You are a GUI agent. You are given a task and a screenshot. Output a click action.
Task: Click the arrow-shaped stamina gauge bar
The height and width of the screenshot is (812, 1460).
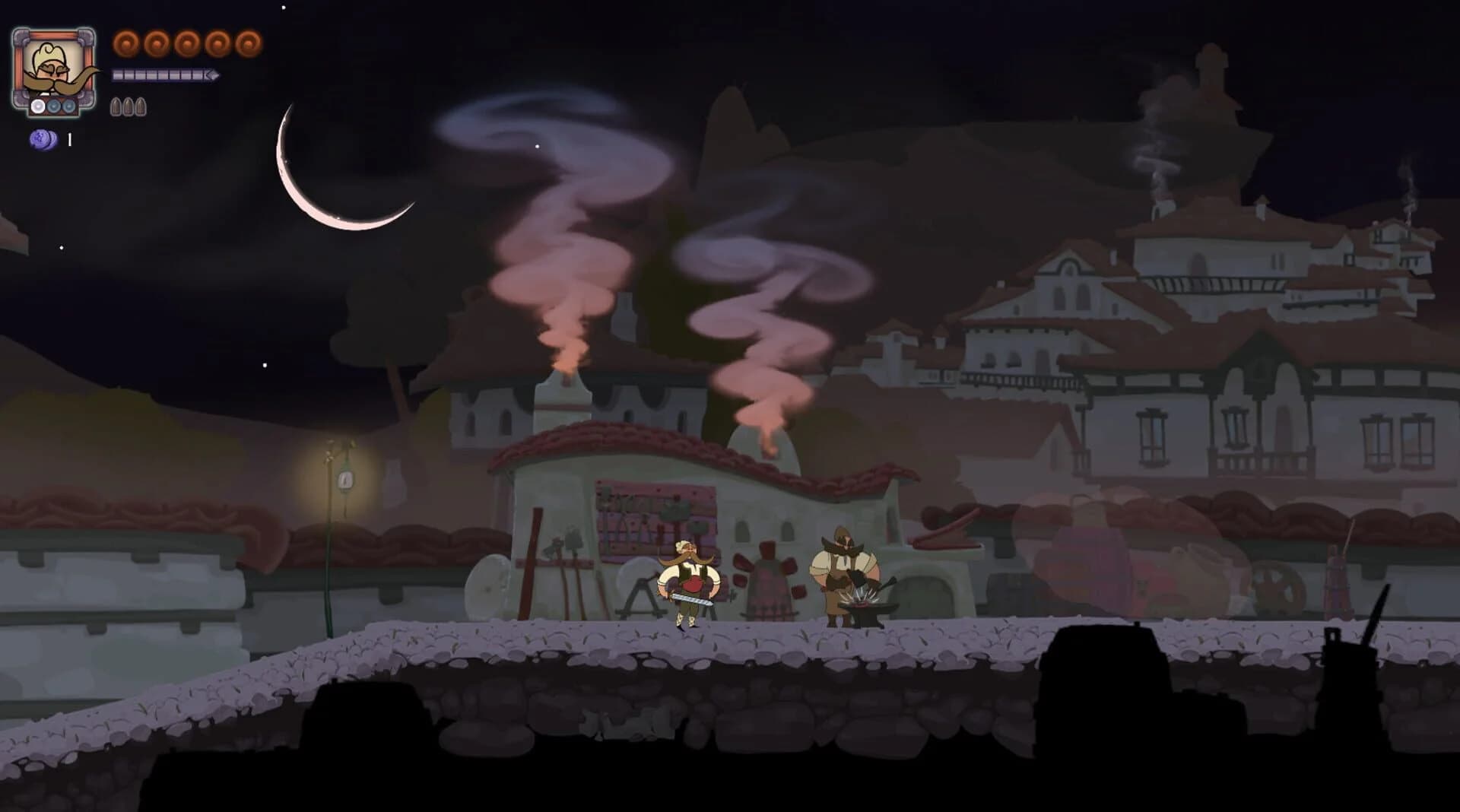click(x=163, y=75)
